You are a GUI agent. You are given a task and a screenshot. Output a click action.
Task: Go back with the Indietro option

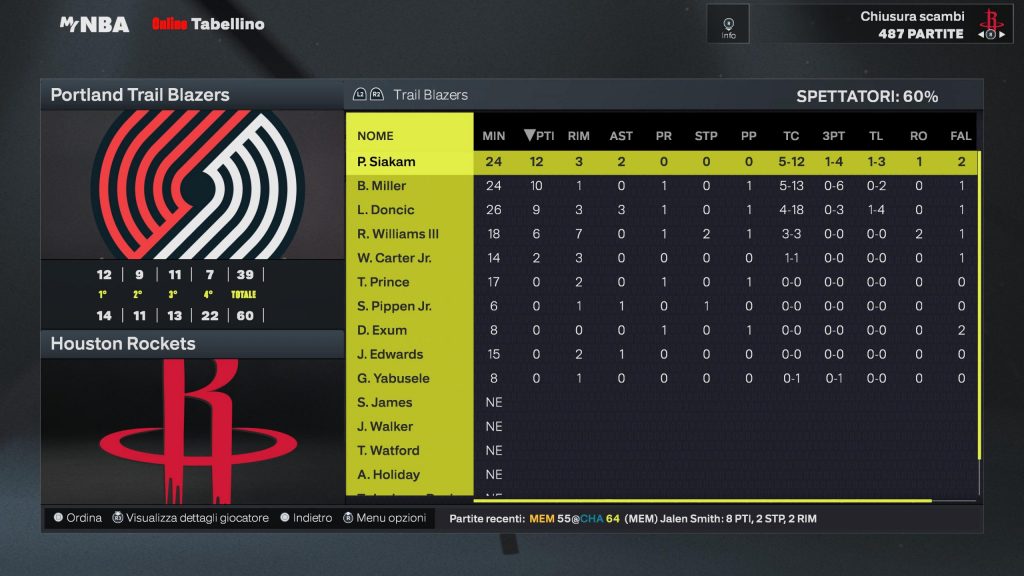click(x=306, y=518)
